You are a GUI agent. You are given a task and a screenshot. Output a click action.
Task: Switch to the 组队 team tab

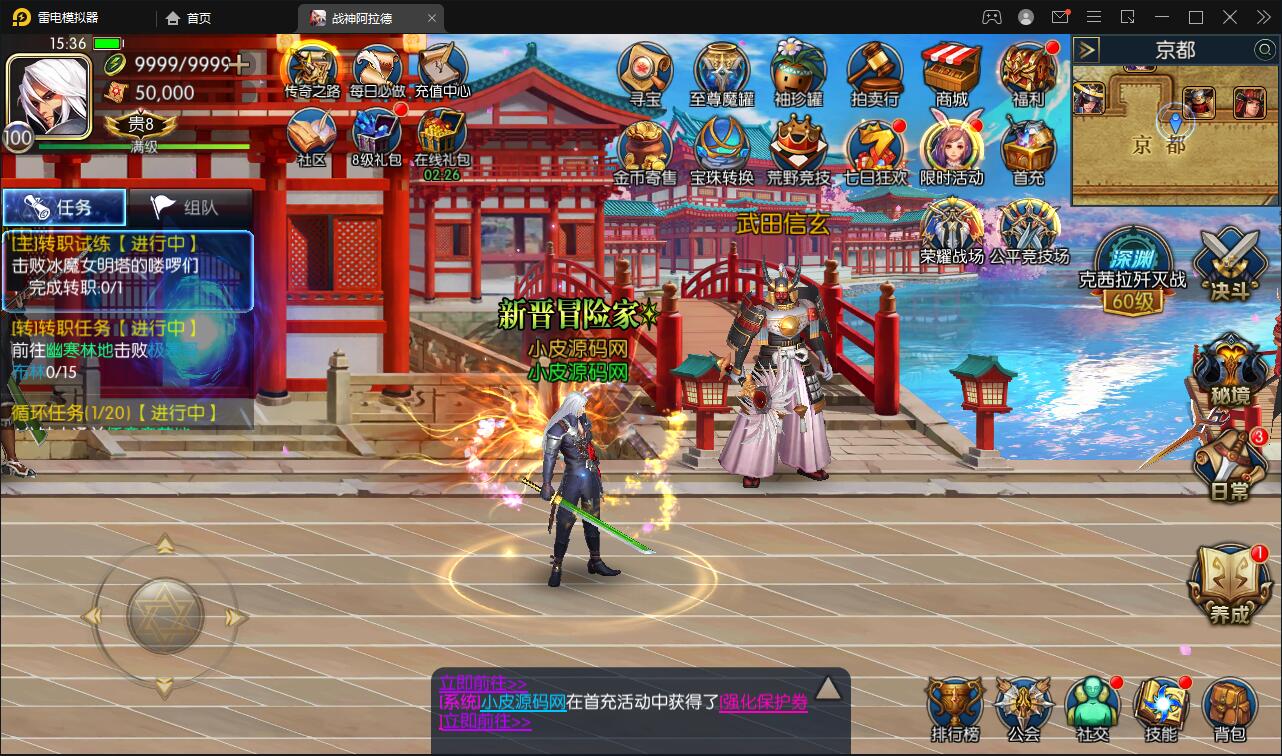[188, 206]
